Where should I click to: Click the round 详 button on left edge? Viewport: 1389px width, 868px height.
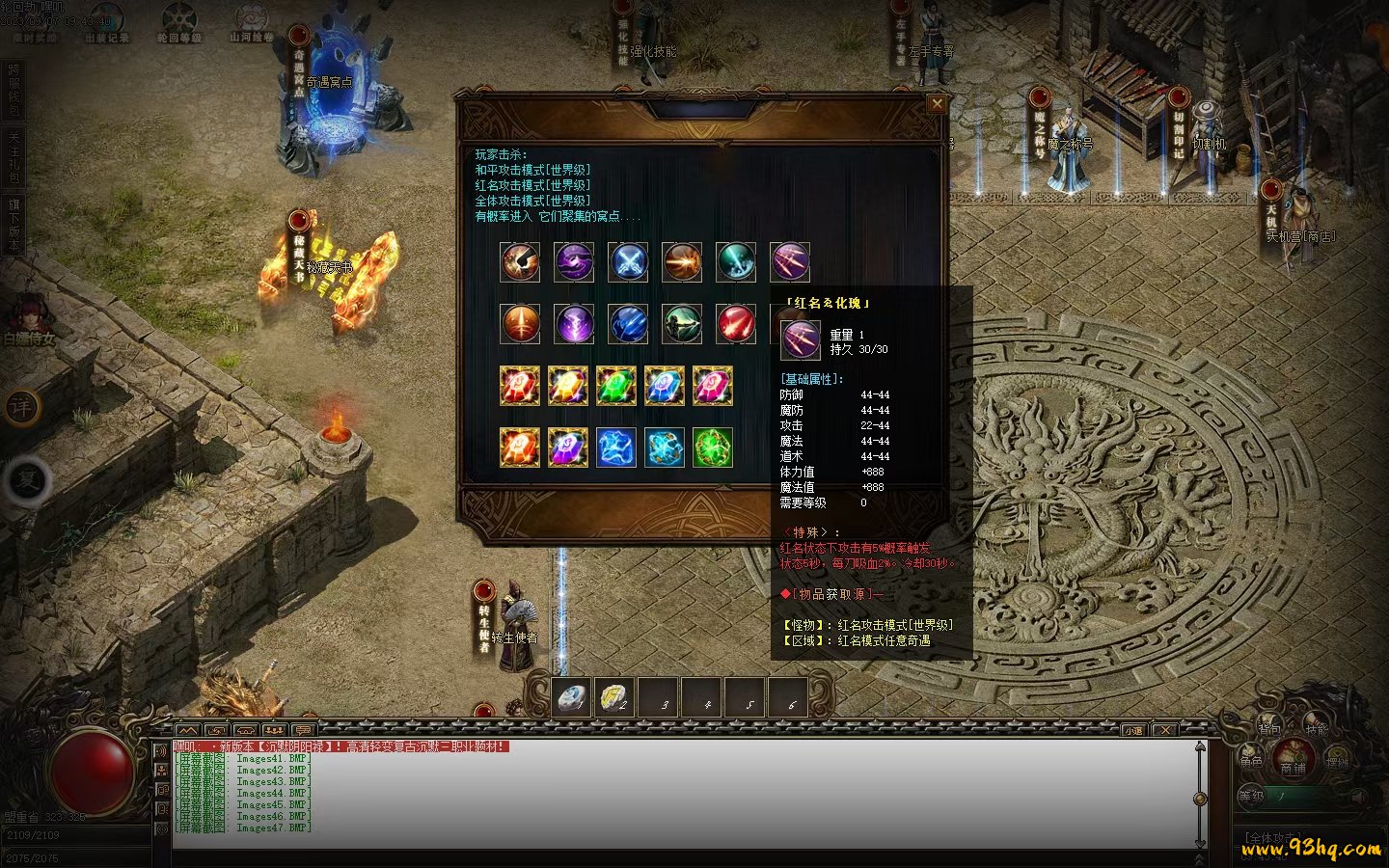(22, 407)
